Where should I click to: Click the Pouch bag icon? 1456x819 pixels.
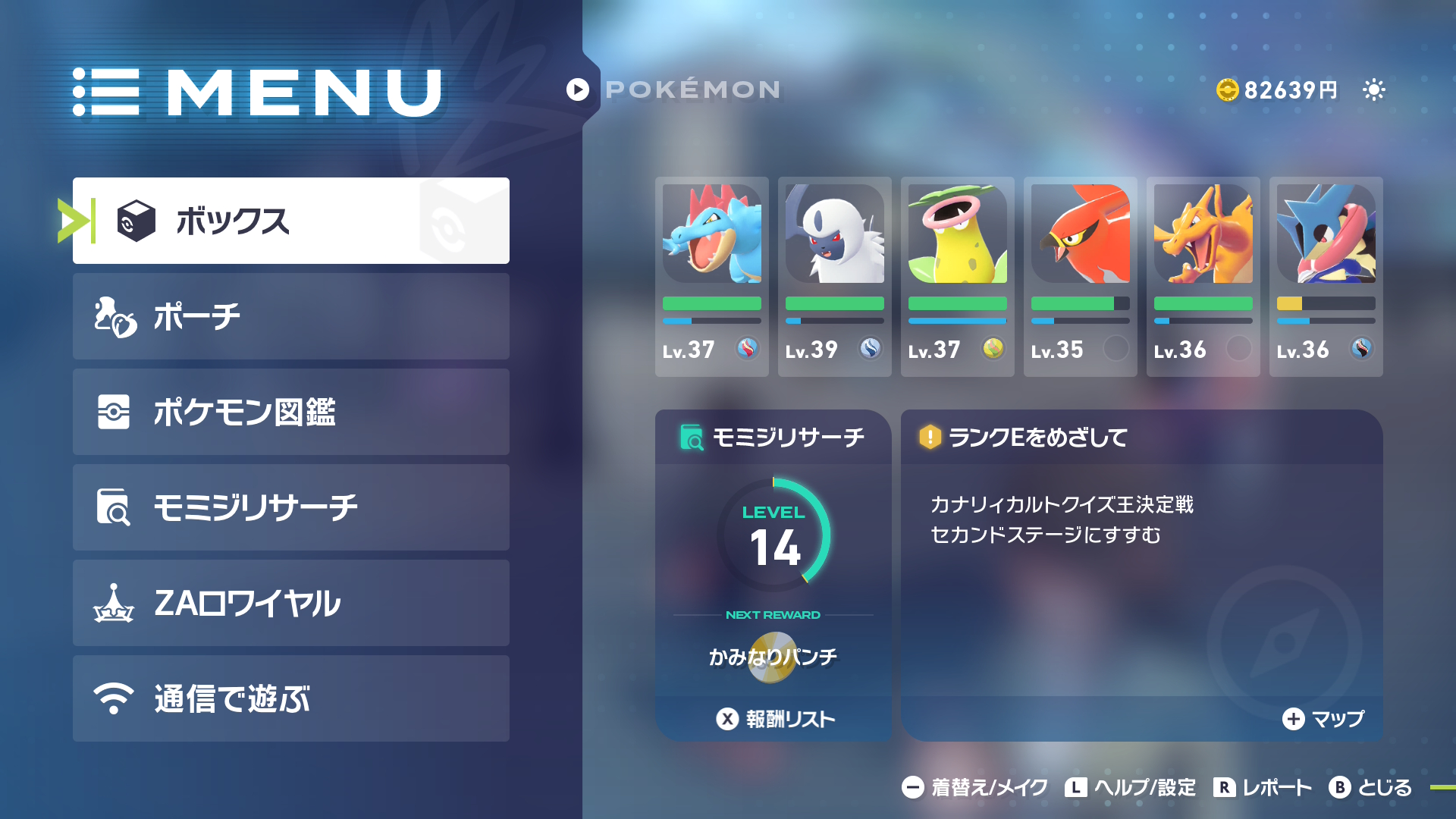click(112, 316)
